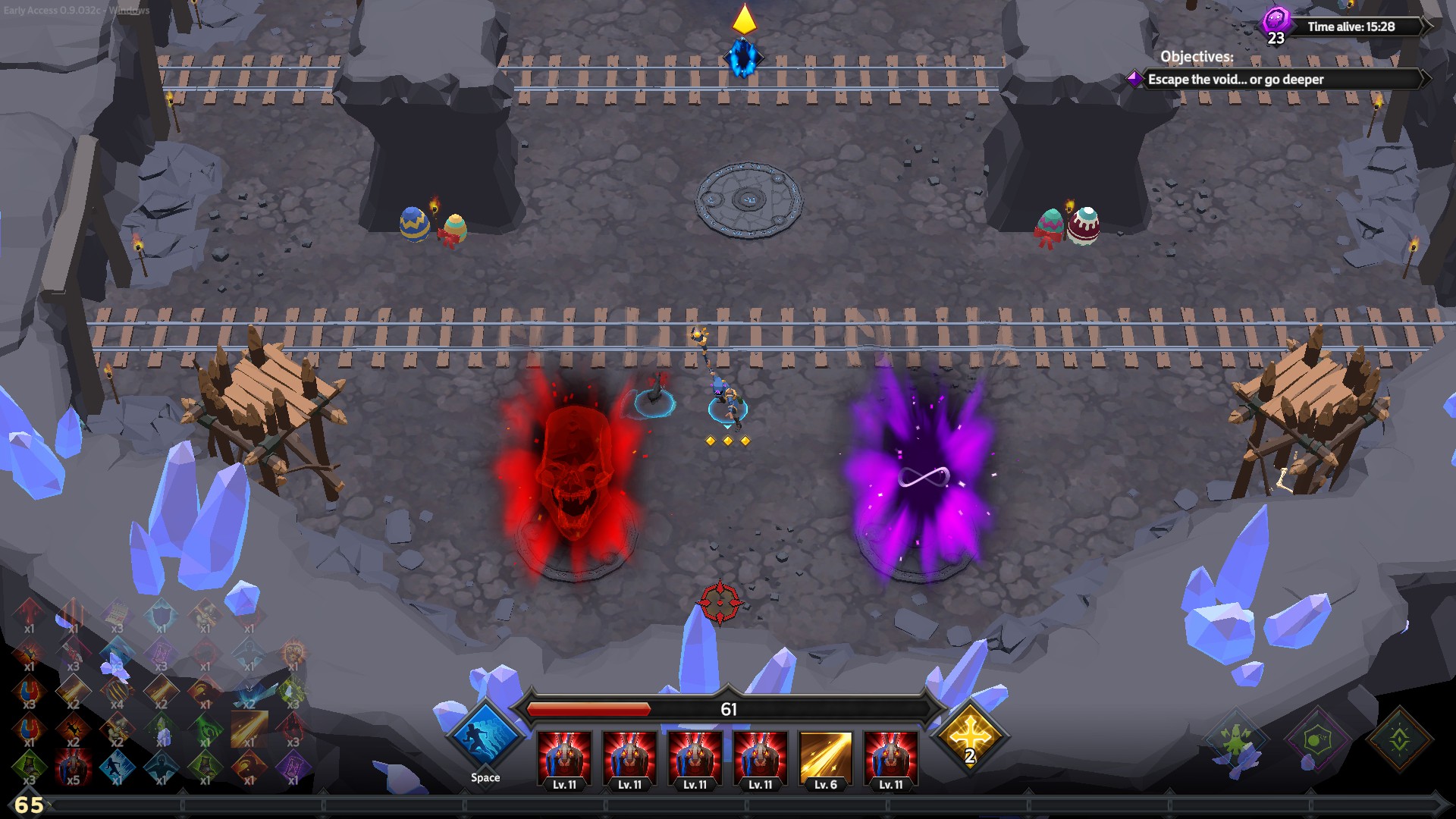1456x819 pixels.
Task: Select the square golden streak upgrade icon
Action: (249, 727)
